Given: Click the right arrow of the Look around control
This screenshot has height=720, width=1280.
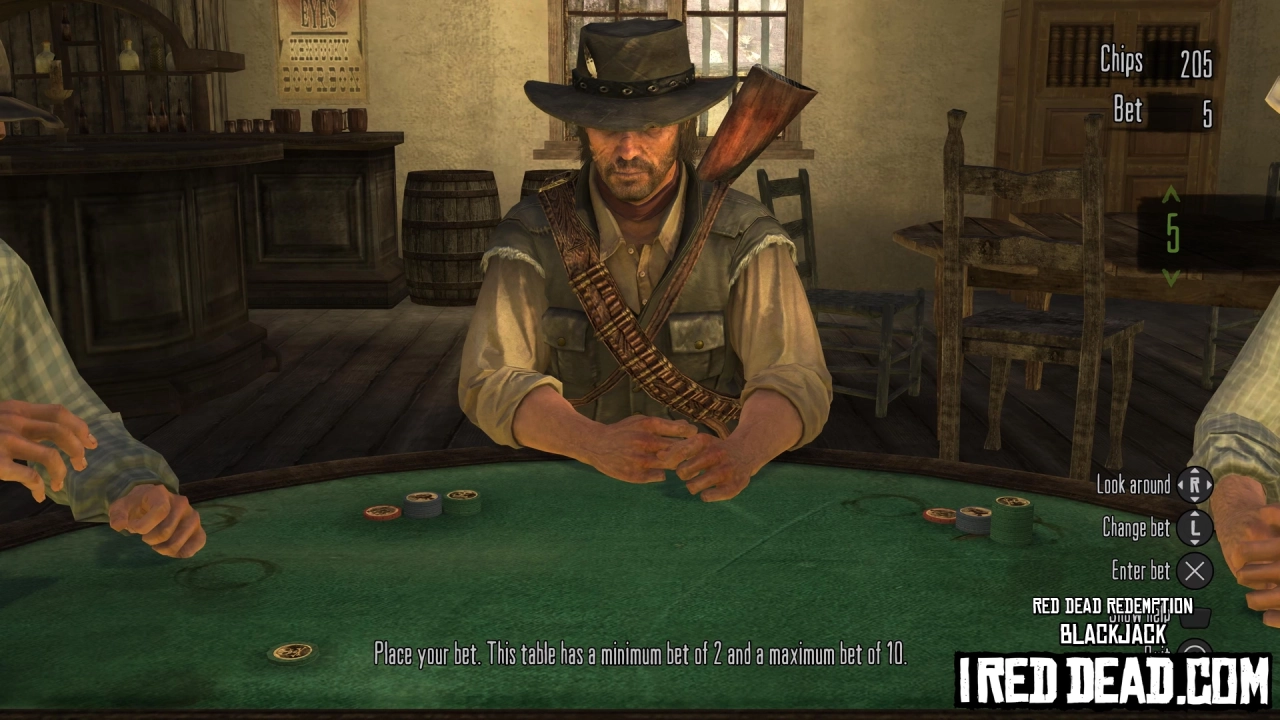Looking at the screenshot, I should (1209, 485).
